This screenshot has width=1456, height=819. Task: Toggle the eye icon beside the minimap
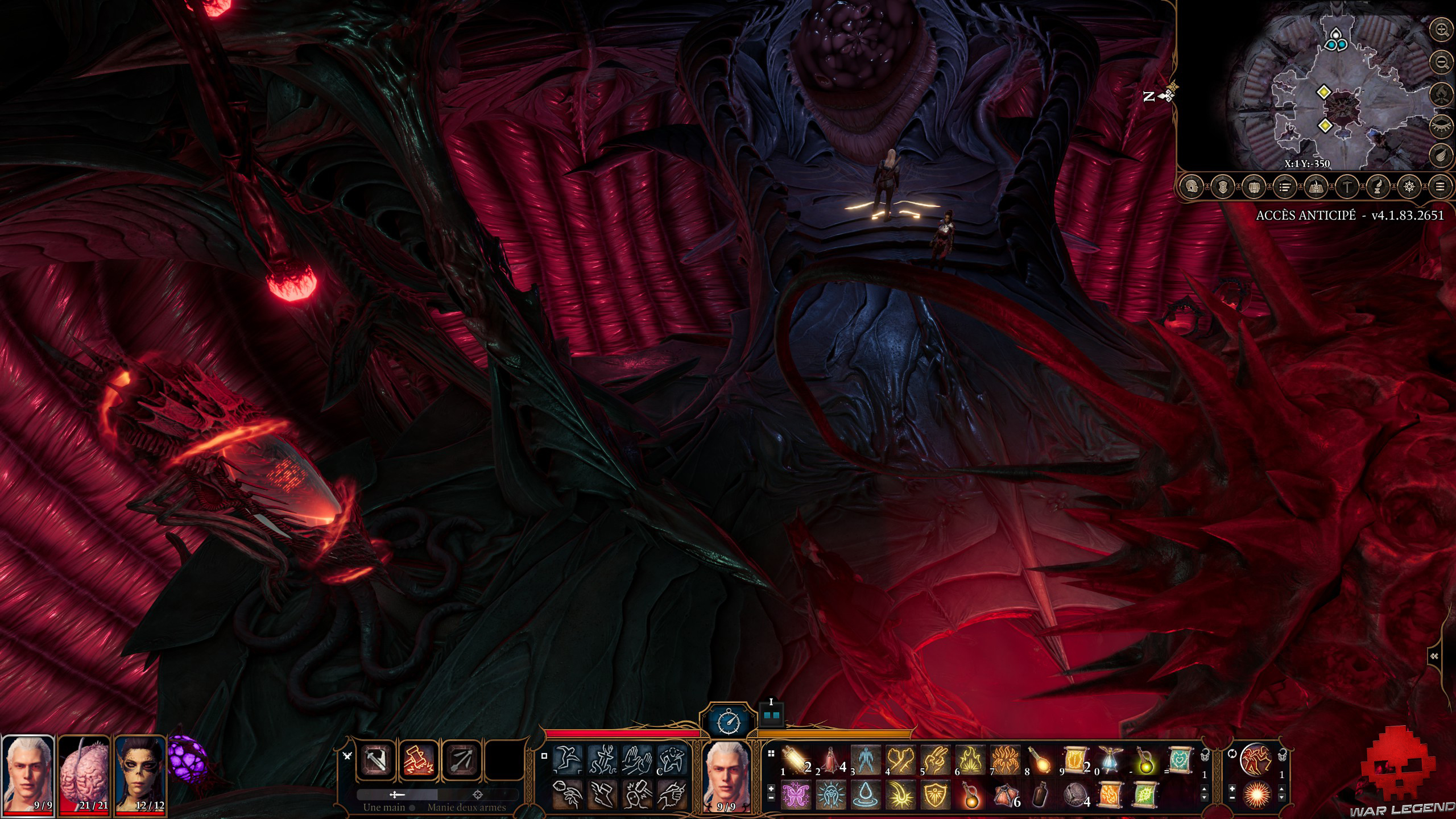[x=1442, y=126]
